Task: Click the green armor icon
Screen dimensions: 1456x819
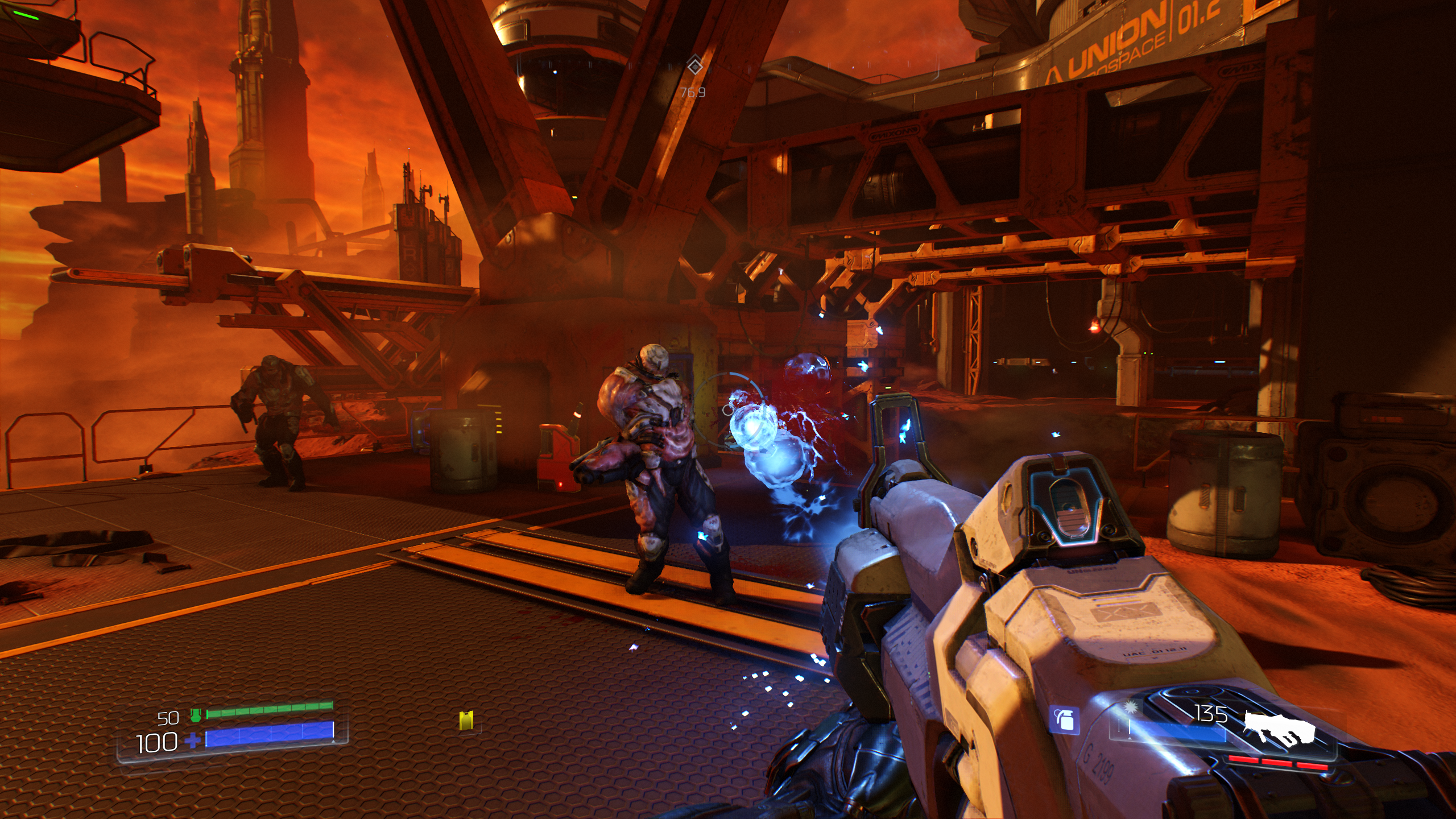Action: click(x=196, y=715)
